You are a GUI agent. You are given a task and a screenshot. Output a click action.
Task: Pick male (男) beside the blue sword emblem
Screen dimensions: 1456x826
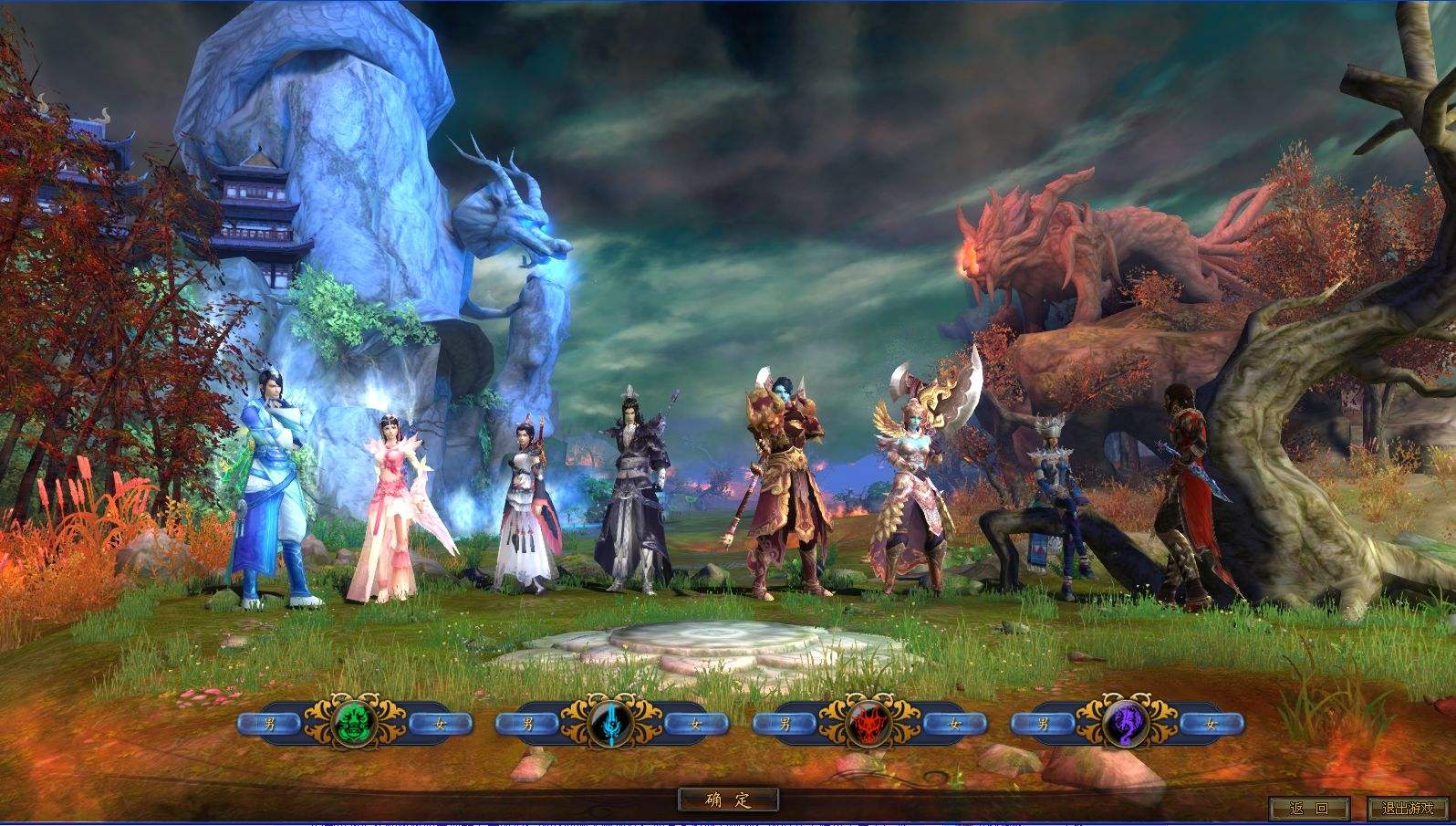[527, 724]
